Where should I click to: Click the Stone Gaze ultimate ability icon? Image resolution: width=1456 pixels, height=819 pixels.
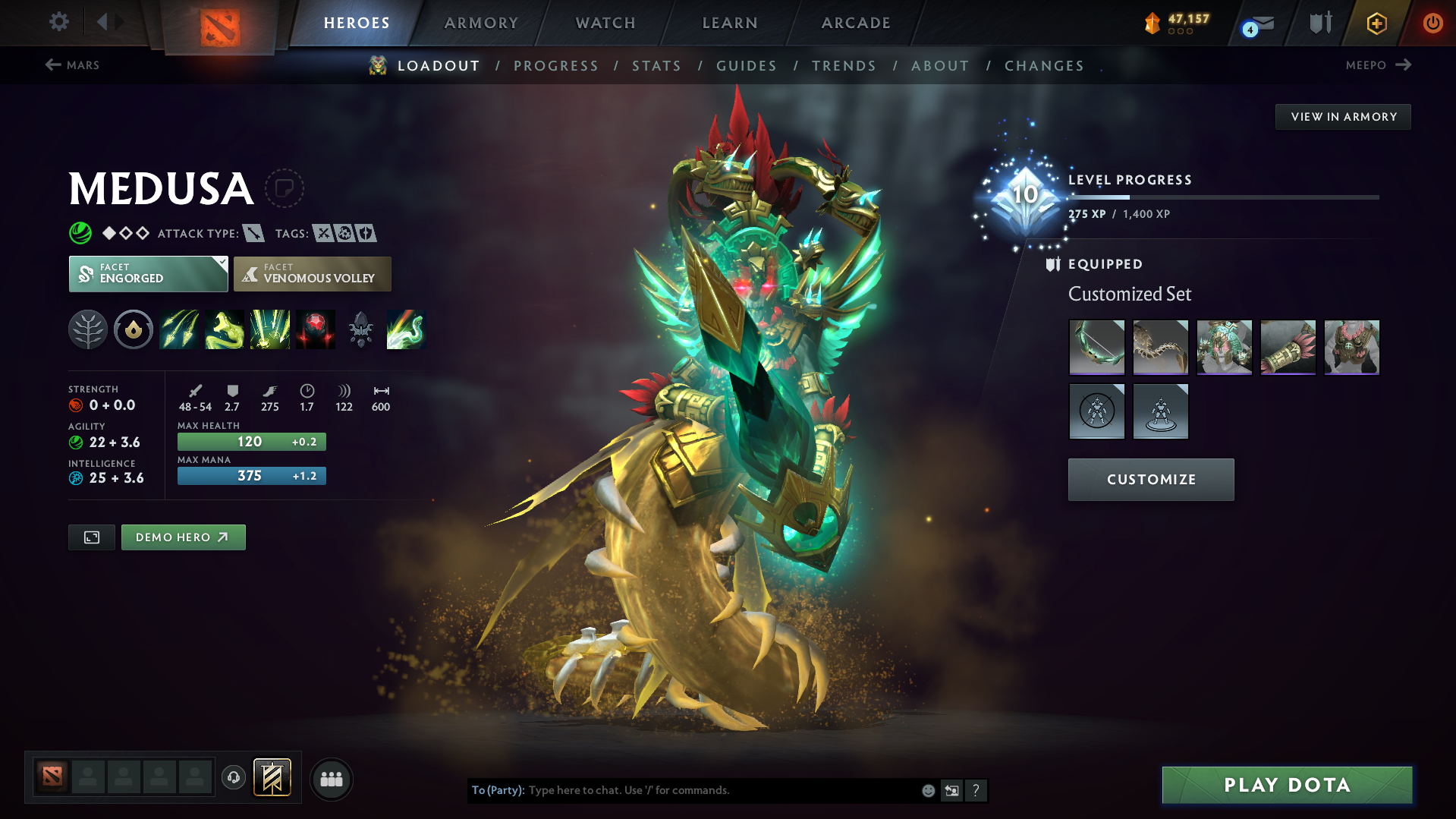coord(316,329)
